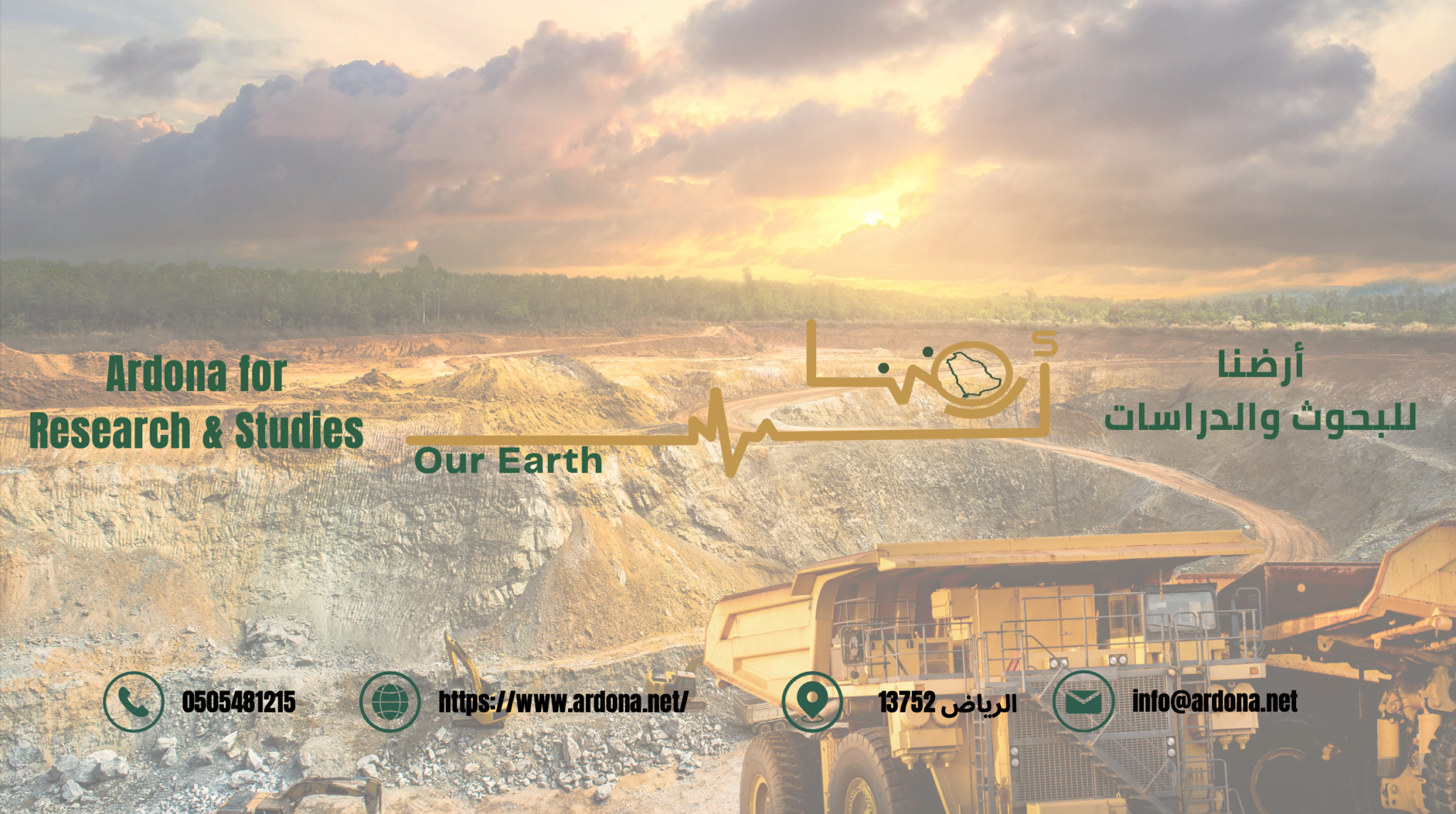This screenshot has height=814, width=1456.
Task: Click the globe website icon
Action: pyautogui.click(x=390, y=702)
